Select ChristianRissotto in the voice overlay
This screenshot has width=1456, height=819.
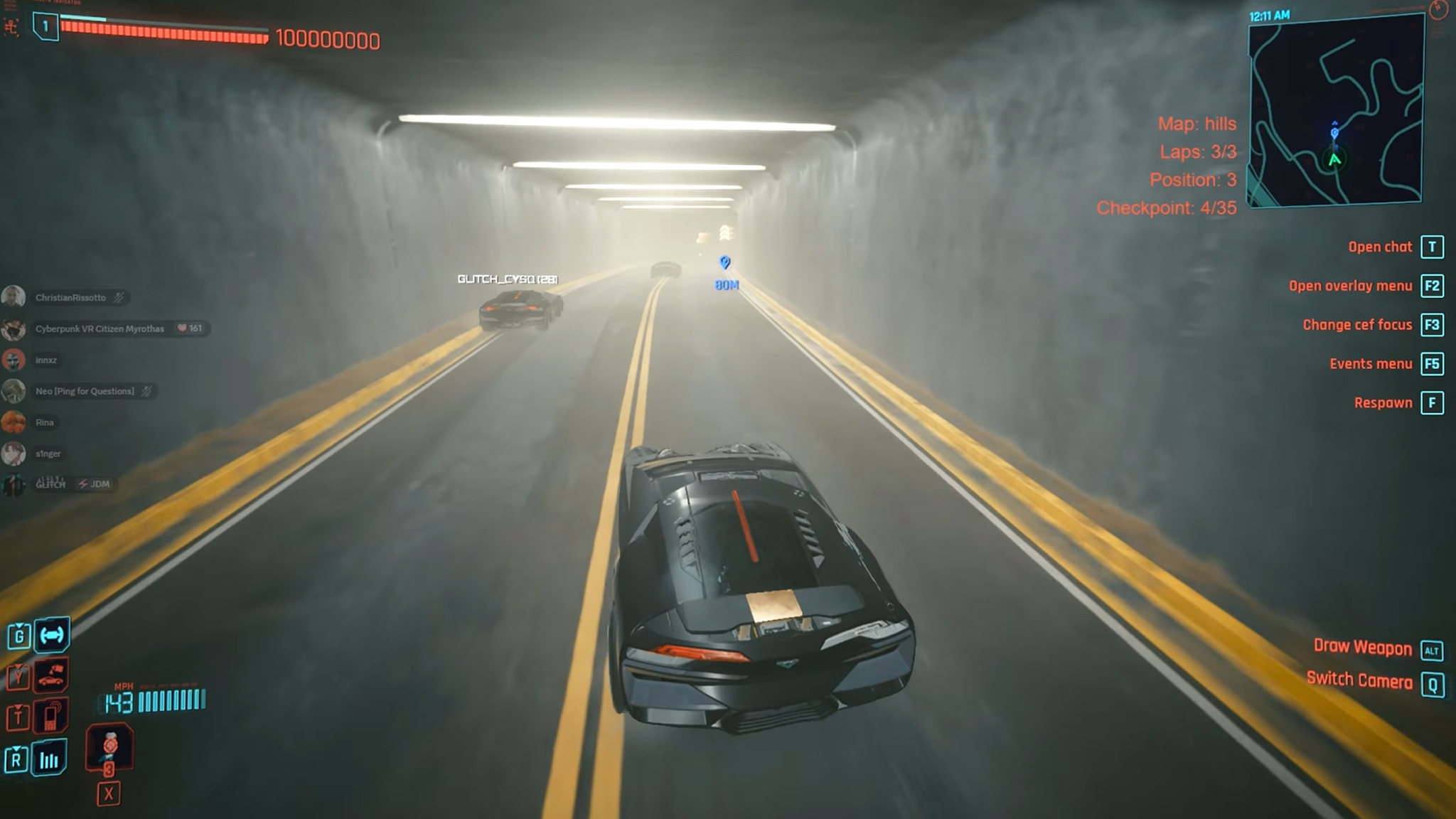pos(70,298)
